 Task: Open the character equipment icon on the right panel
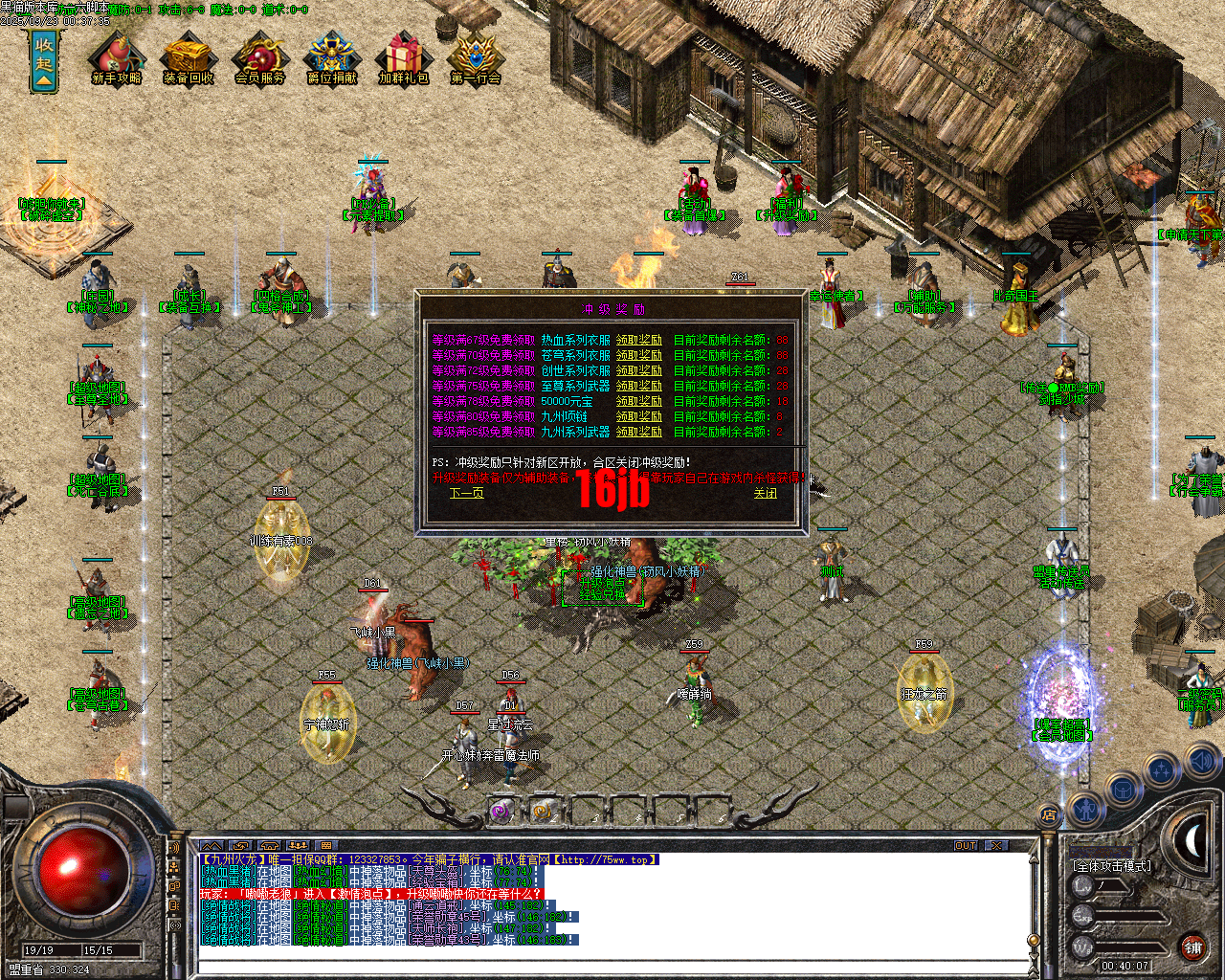[x=1086, y=812]
